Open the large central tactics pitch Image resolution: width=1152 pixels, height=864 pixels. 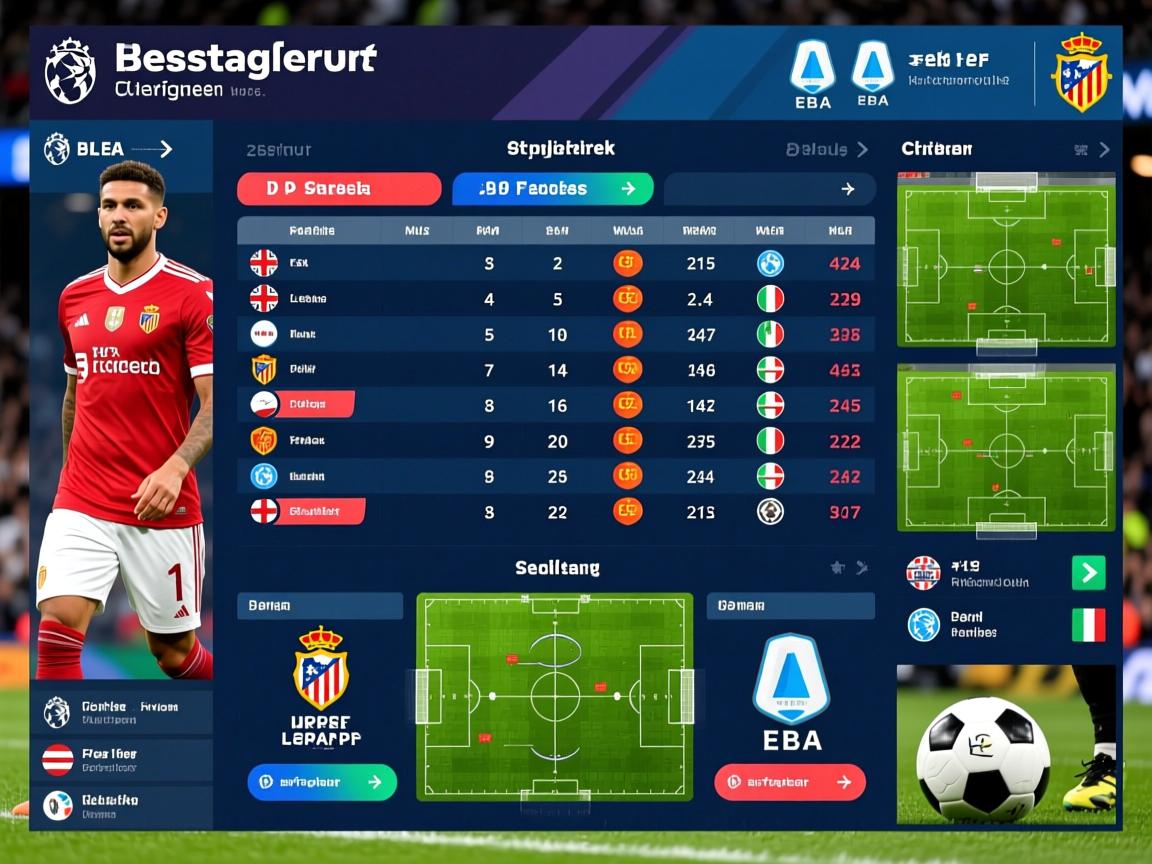555,697
